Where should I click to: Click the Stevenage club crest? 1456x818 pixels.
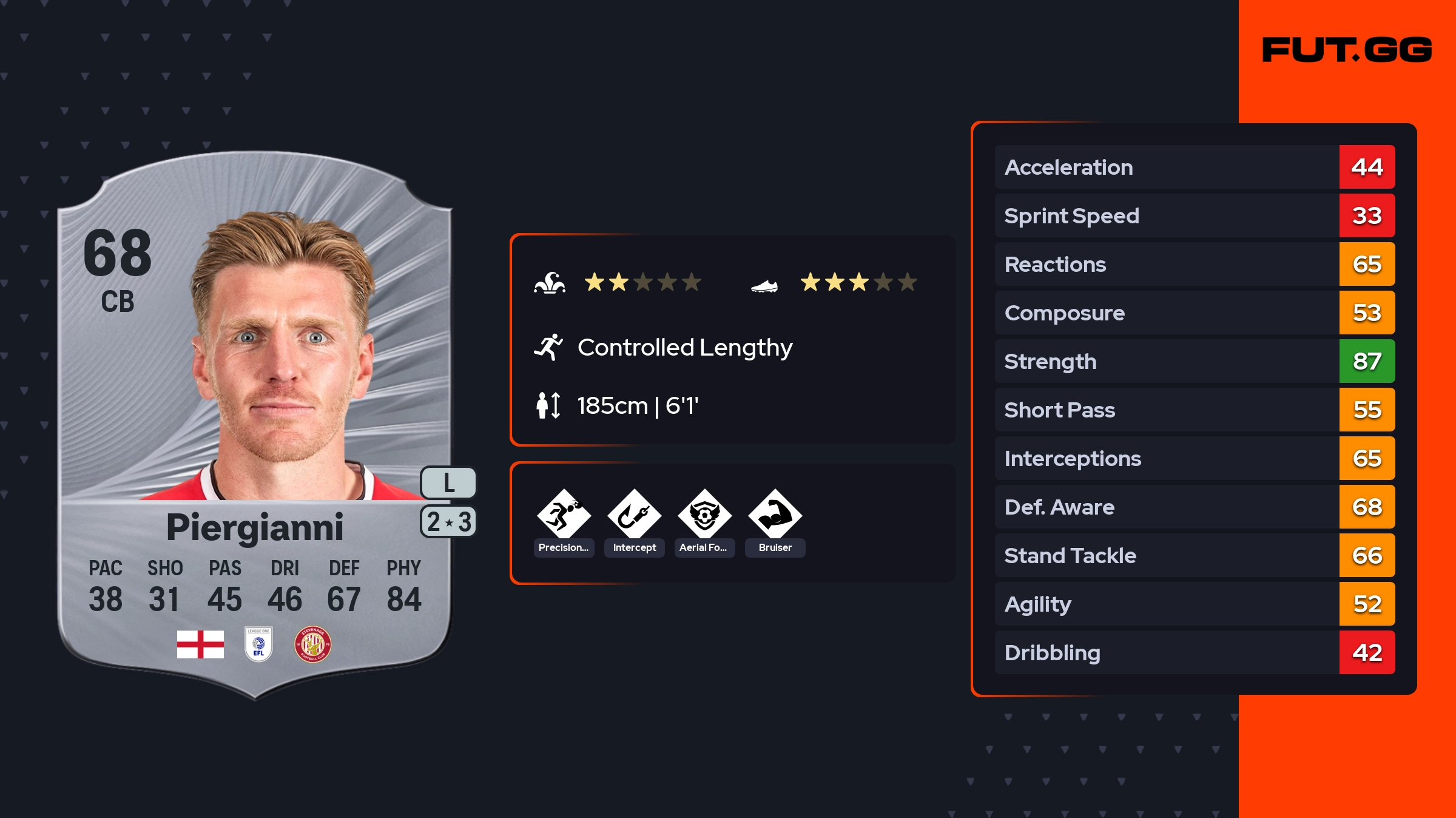(312, 644)
